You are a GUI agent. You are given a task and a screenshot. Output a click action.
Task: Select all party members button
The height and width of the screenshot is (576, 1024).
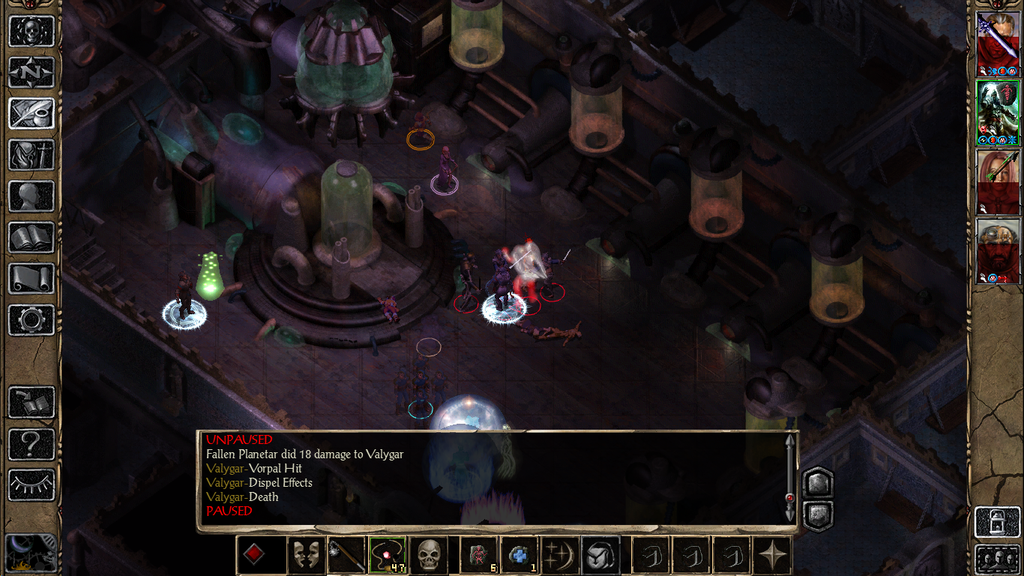[x=997, y=557]
